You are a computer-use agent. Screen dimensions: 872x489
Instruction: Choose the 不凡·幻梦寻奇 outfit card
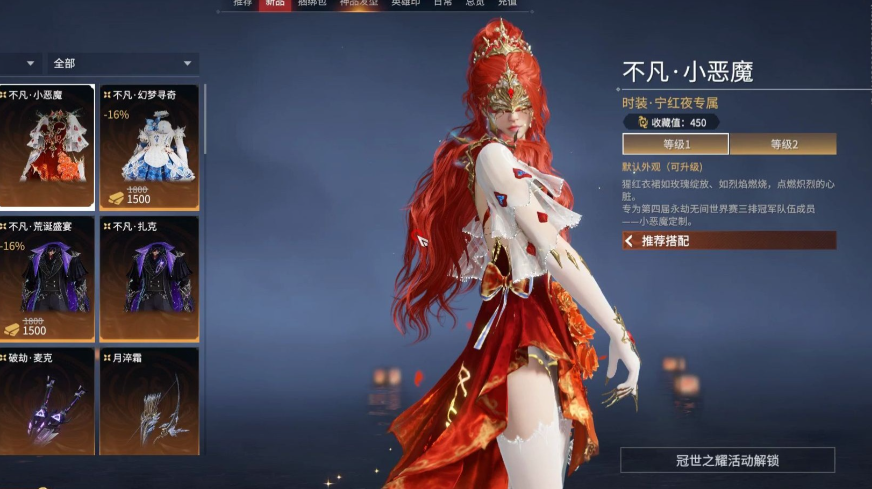[x=149, y=147]
